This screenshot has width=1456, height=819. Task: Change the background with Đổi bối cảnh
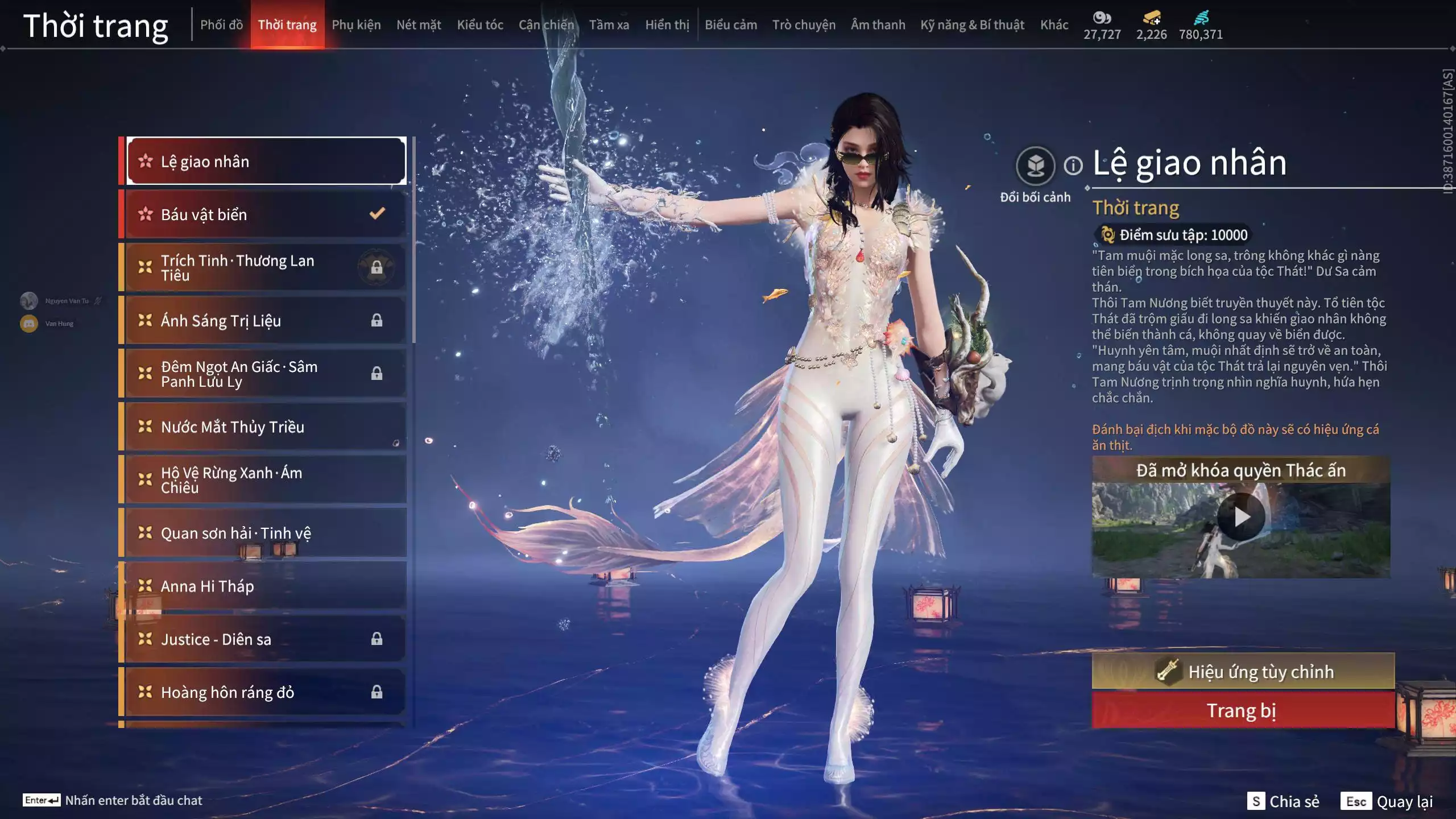click(x=1035, y=166)
